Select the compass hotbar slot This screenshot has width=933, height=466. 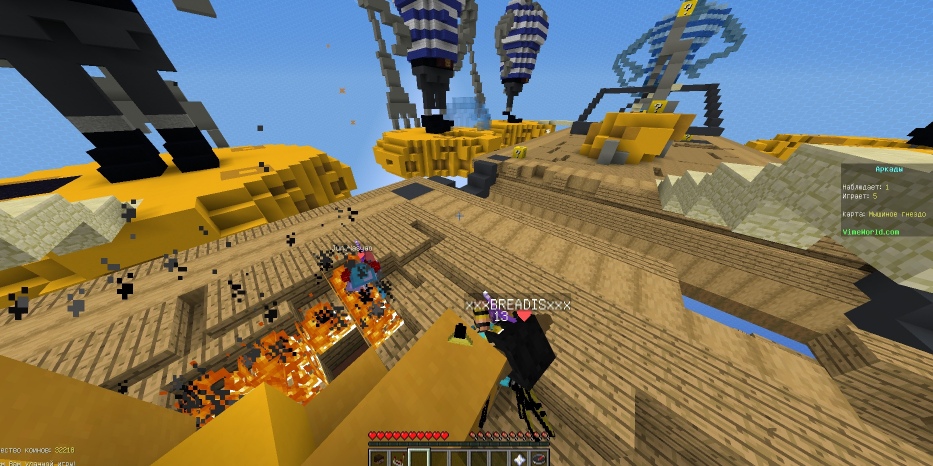(x=540, y=458)
